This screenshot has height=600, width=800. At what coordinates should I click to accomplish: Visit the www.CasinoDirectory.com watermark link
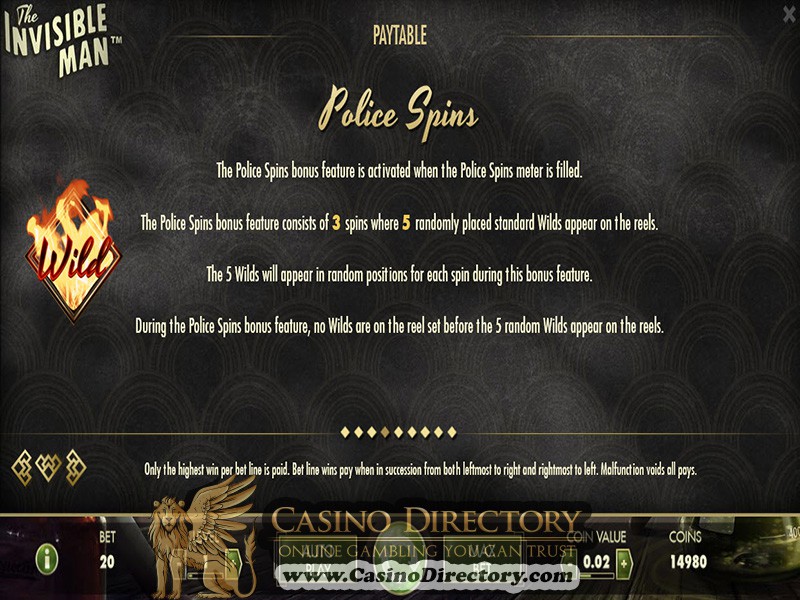tap(426, 576)
